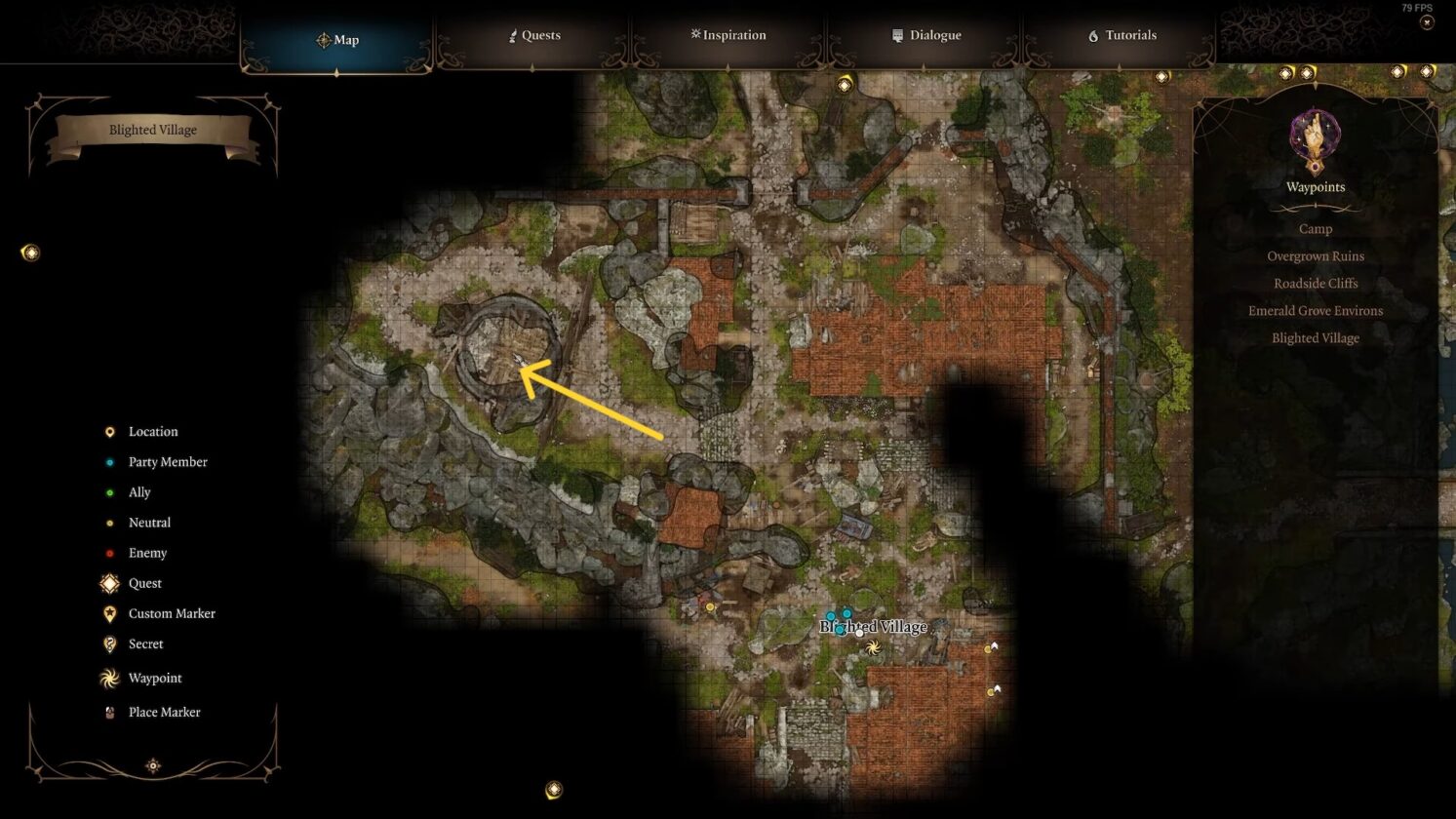Screen dimensions: 1456x819
Task: Click the compass rose at the legend panel bottom
Action: [152, 766]
